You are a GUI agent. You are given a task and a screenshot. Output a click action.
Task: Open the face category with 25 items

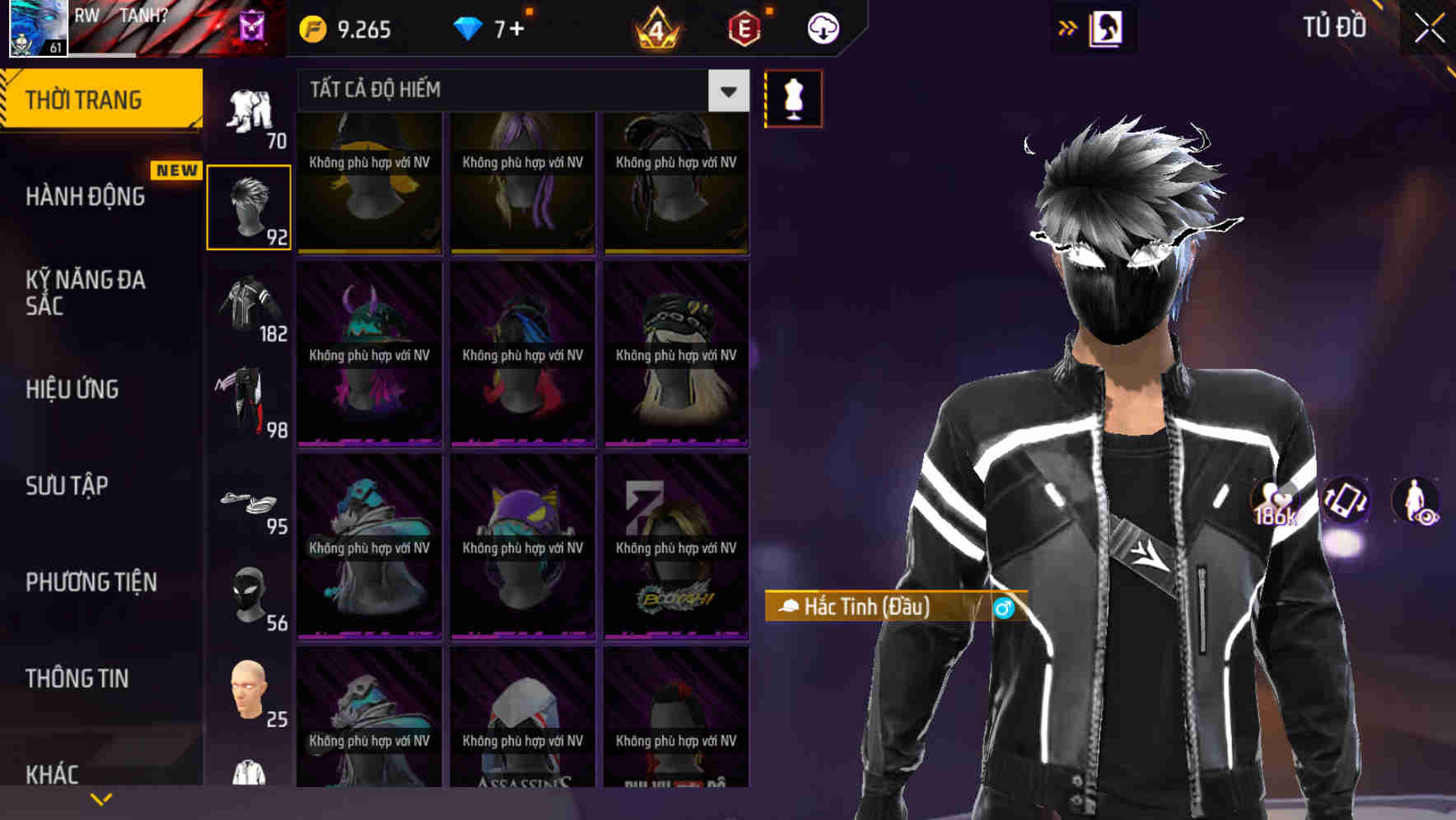pos(249,696)
